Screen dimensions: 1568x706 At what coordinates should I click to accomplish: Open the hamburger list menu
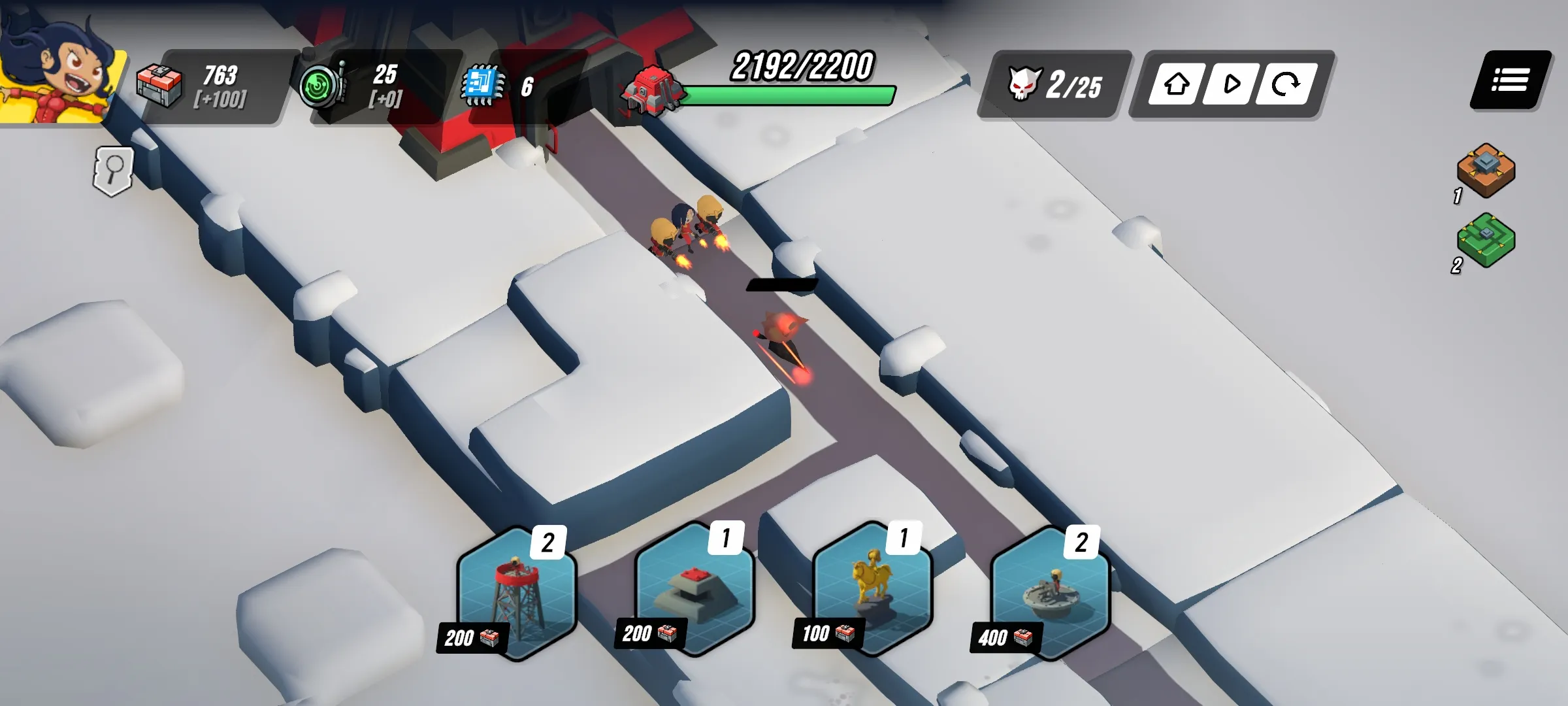(x=1510, y=81)
